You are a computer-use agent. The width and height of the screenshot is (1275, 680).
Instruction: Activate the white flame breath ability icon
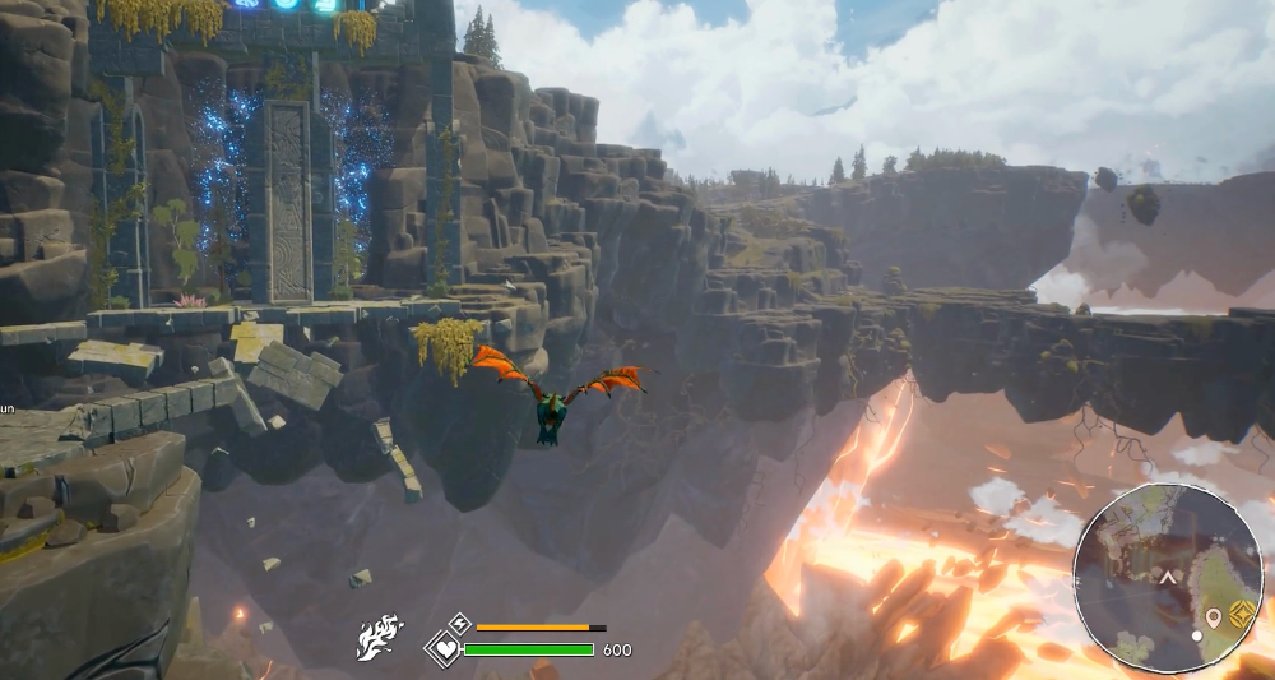(380, 637)
